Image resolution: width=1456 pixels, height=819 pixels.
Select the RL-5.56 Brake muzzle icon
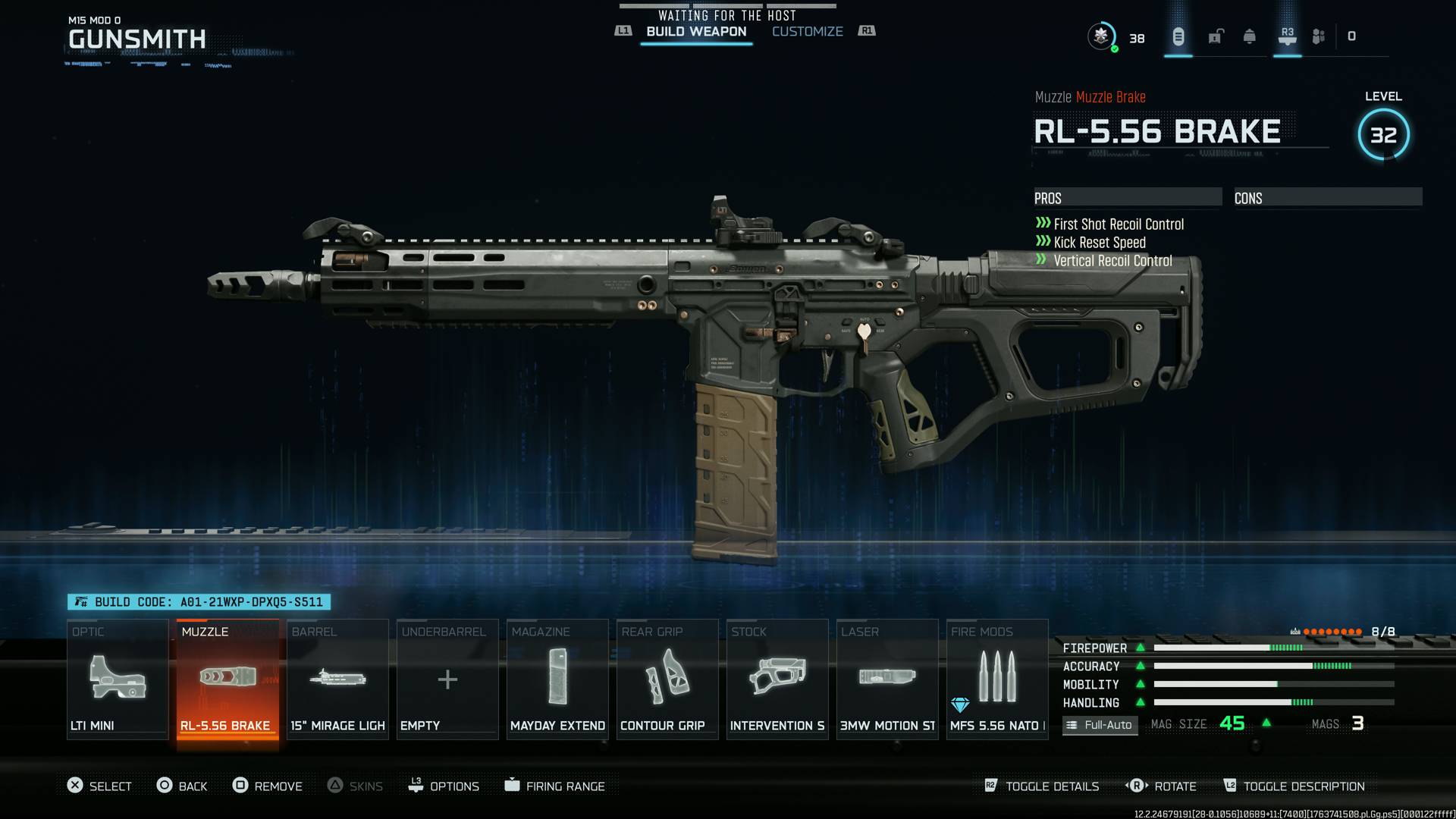[227, 677]
